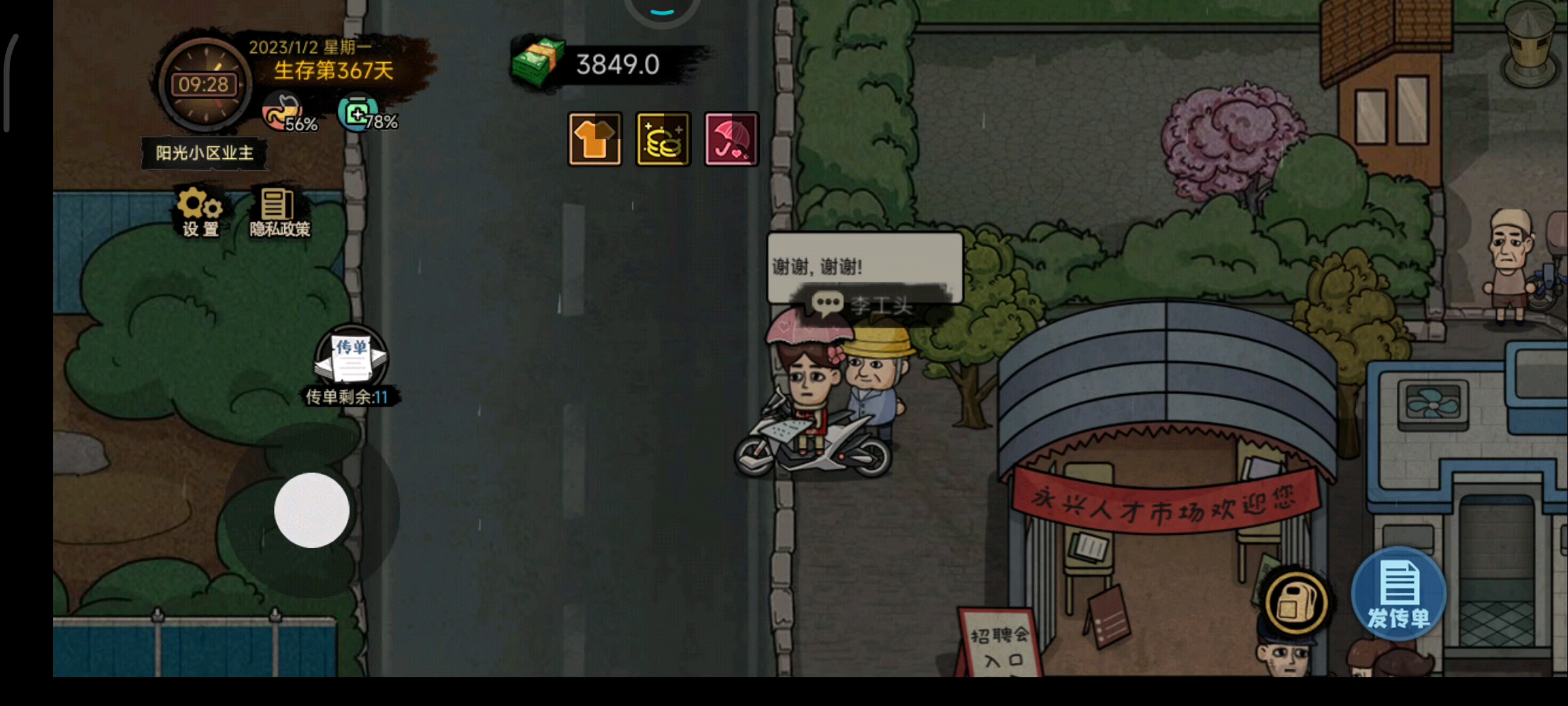Select the 谢谢, 谢谢! dialogue bubble

[864, 266]
